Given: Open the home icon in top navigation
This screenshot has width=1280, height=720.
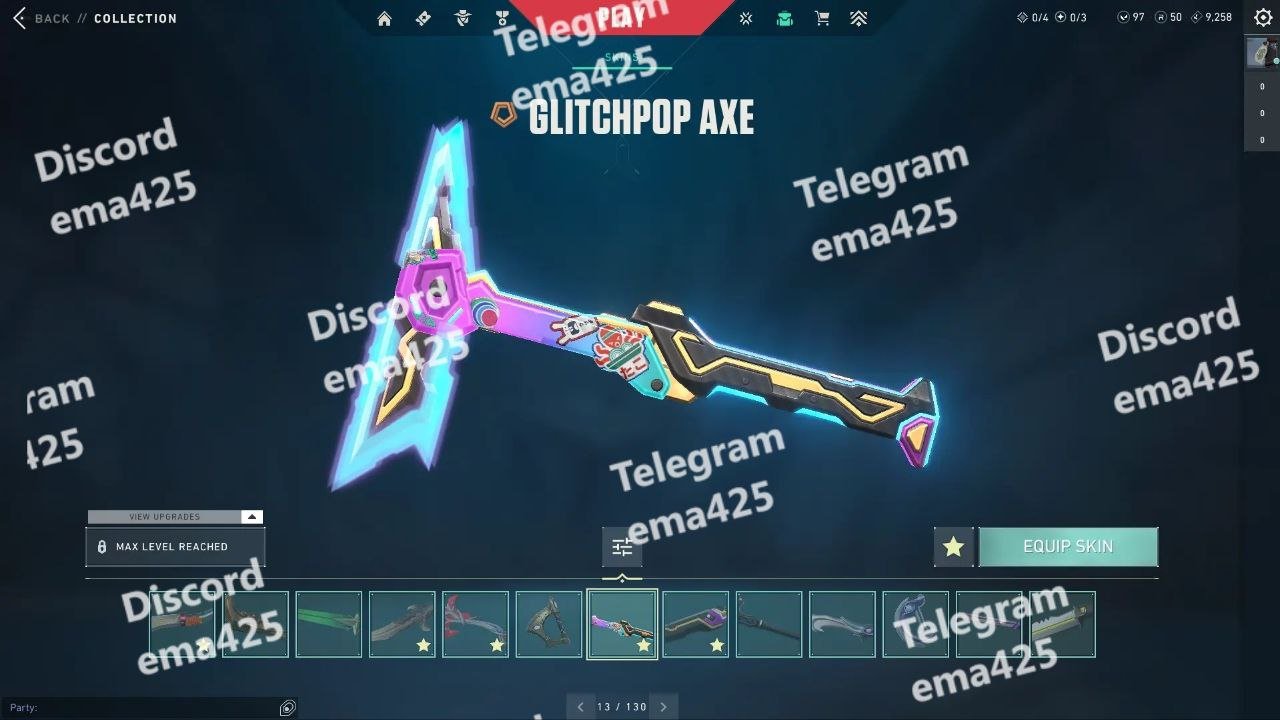Looking at the screenshot, I should pos(384,18).
